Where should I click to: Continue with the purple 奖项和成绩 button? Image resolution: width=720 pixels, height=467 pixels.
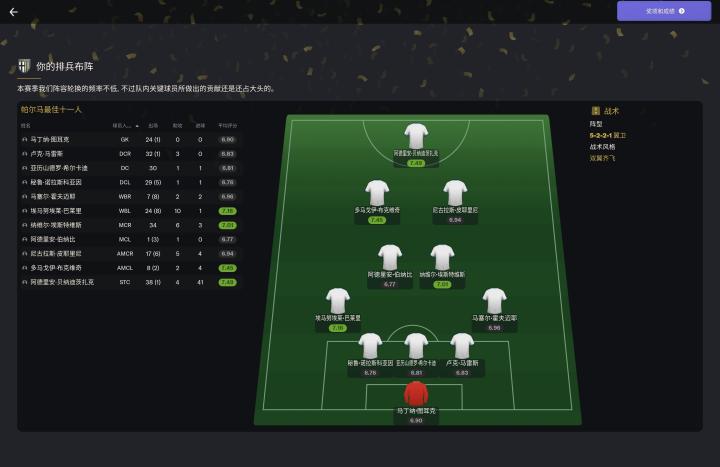tap(664, 11)
